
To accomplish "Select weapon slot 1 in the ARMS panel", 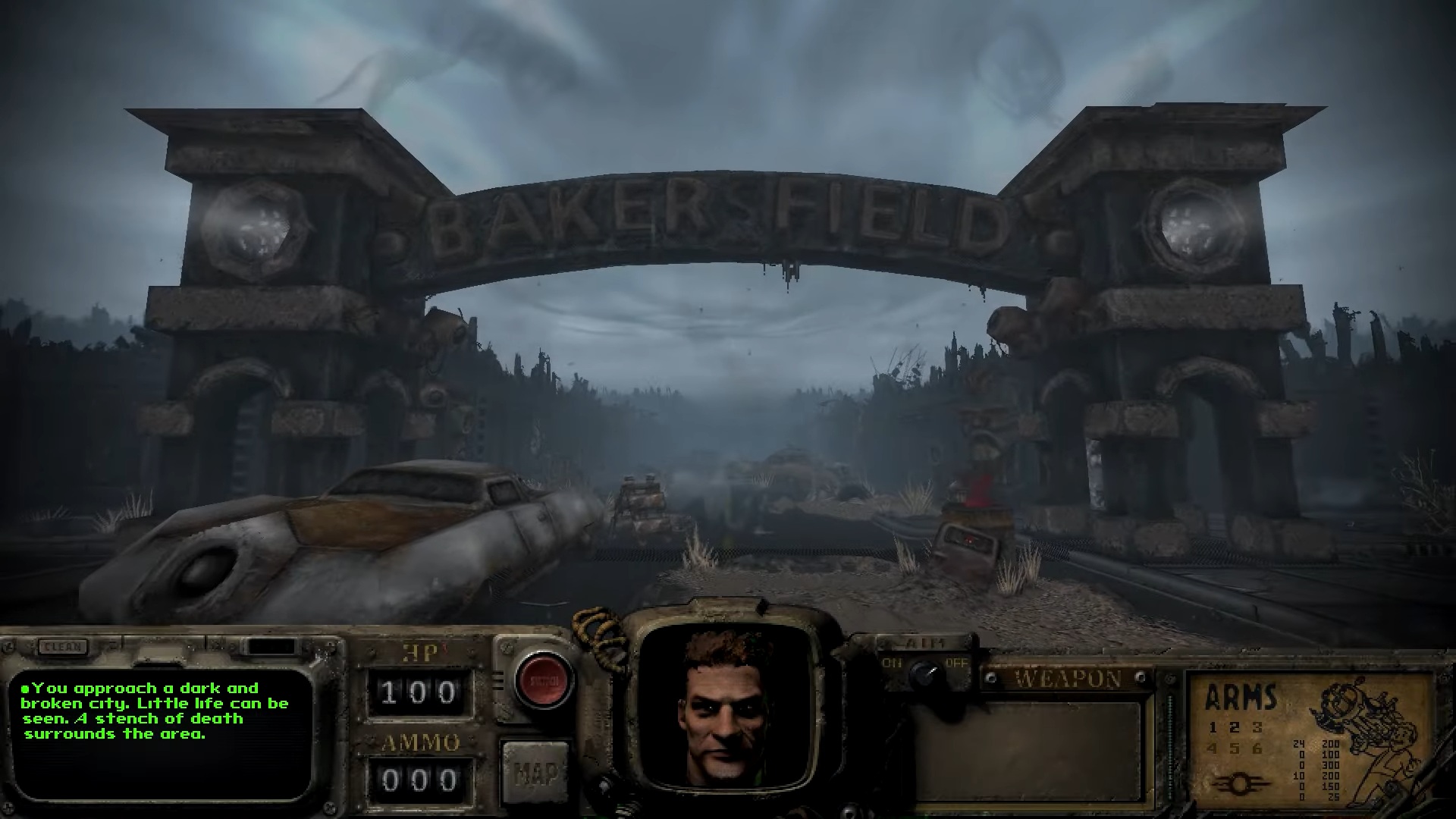I will coord(1213,728).
